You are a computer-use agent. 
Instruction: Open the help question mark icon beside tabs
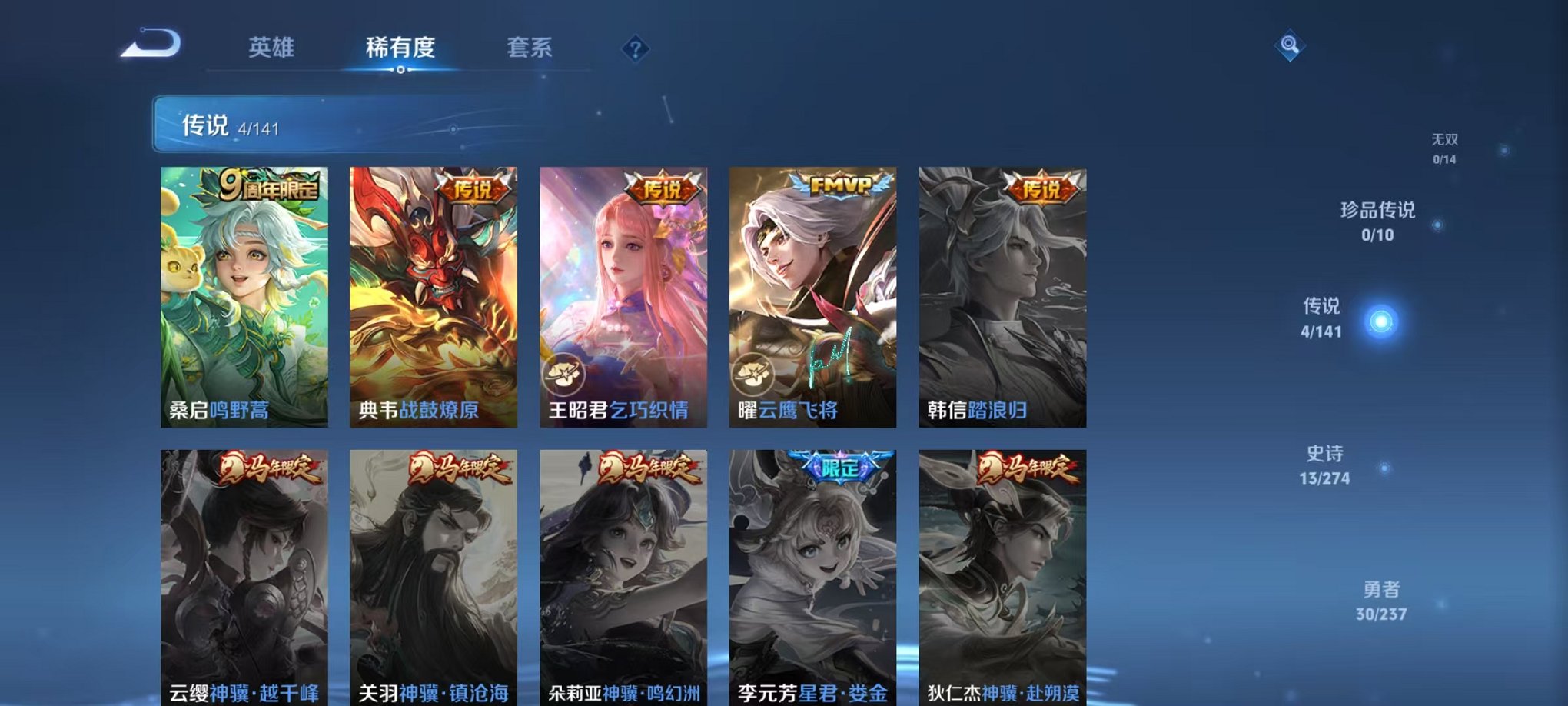click(634, 48)
